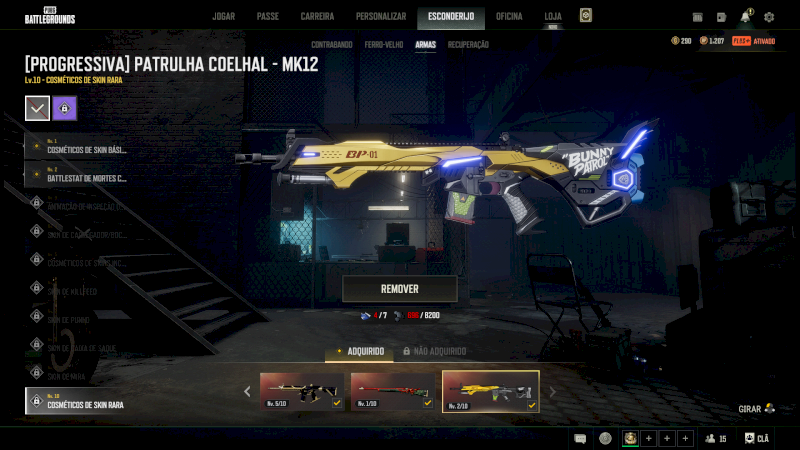Switch to Contrabando sub-tab
Viewport: 800px width, 450px height.
coord(331,45)
